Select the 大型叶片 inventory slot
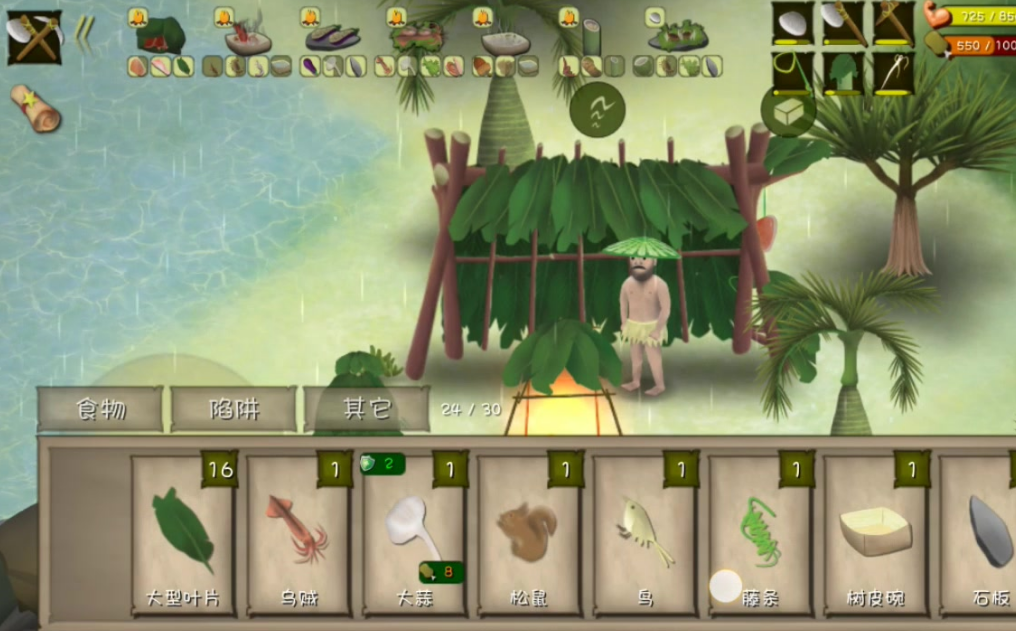The image size is (1016, 631). click(x=183, y=535)
